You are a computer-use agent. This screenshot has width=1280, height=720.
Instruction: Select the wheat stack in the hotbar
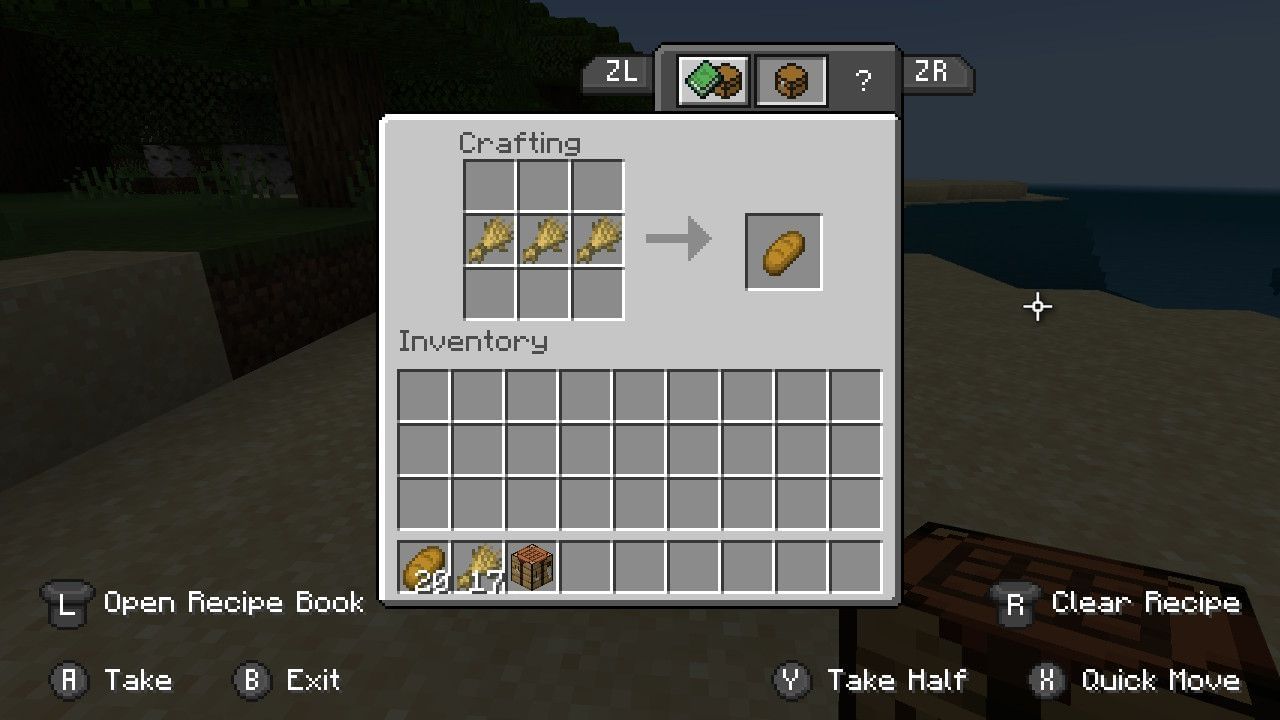[477, 564]
